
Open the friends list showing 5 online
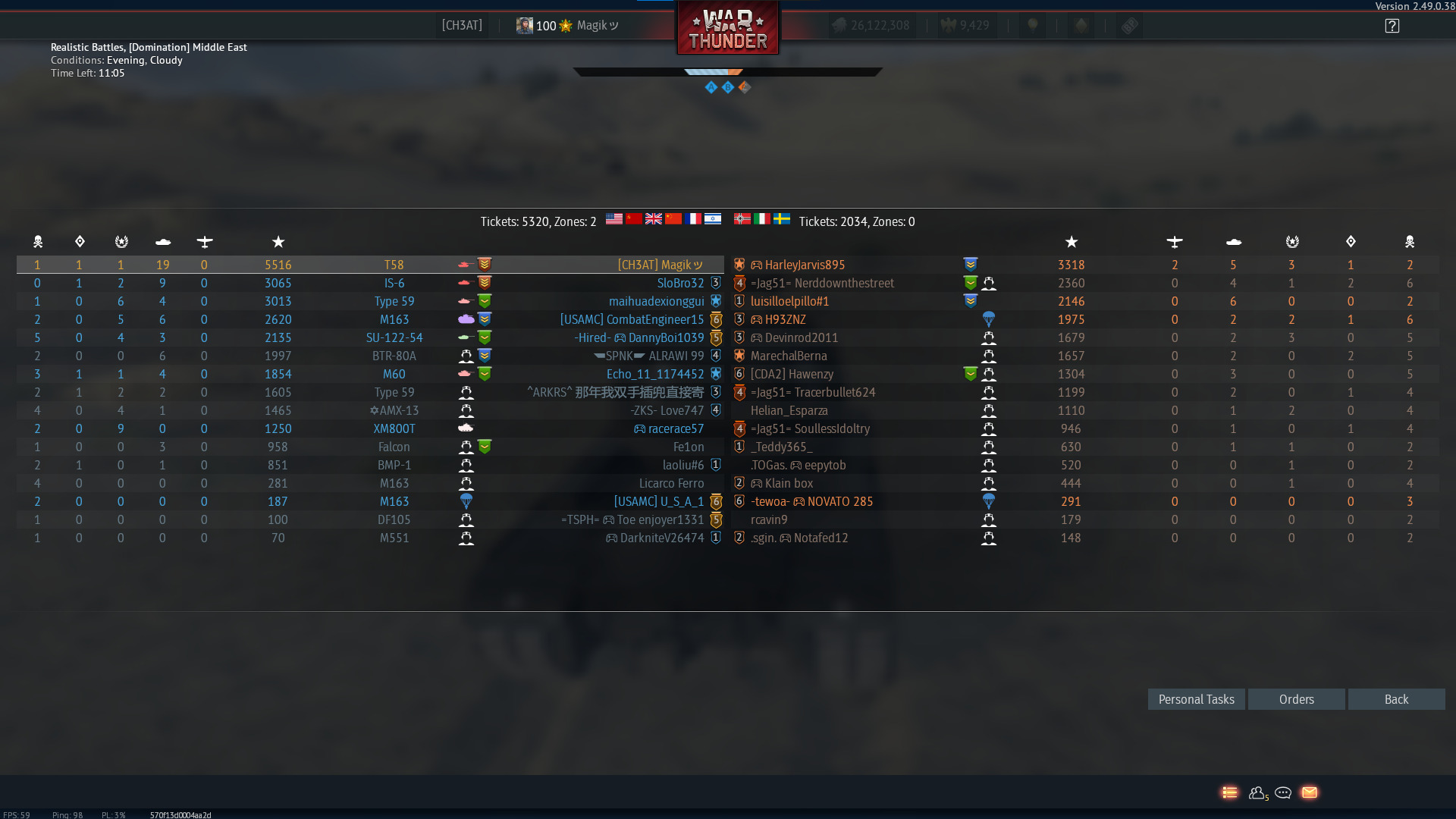(x=1257, y=792)
